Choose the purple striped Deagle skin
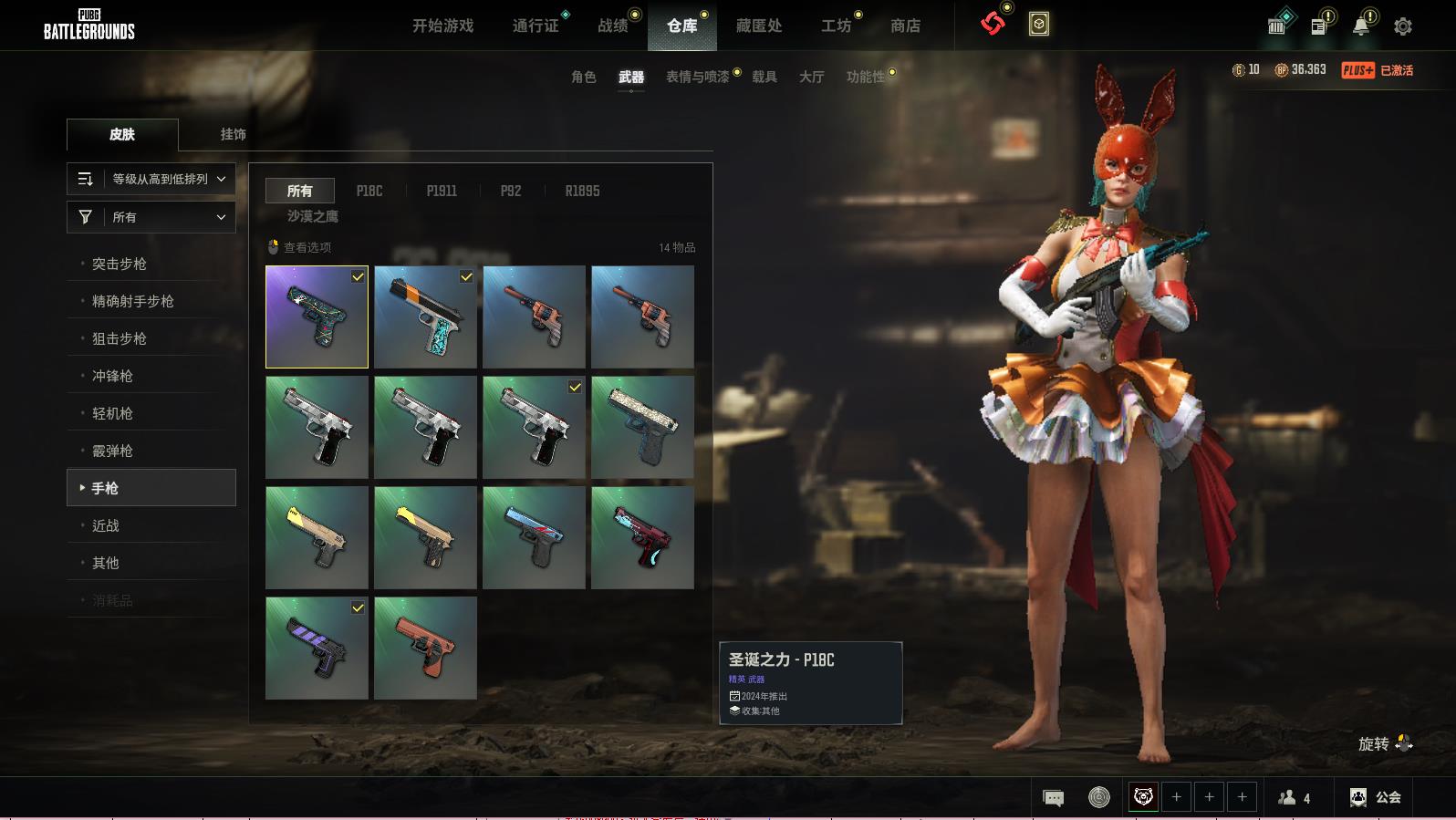Viewport: 1456px width, 820px height. 317,648
